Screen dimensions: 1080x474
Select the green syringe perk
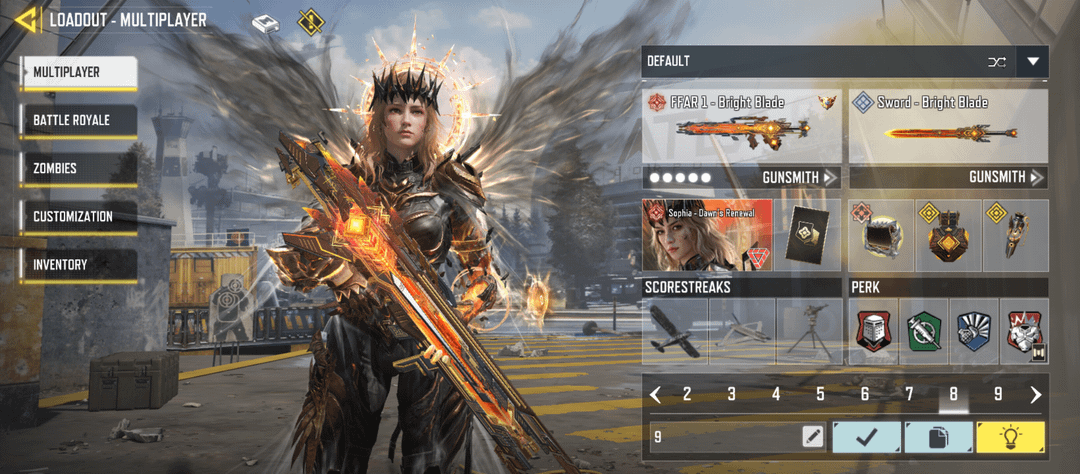click(x=925, y=332)
